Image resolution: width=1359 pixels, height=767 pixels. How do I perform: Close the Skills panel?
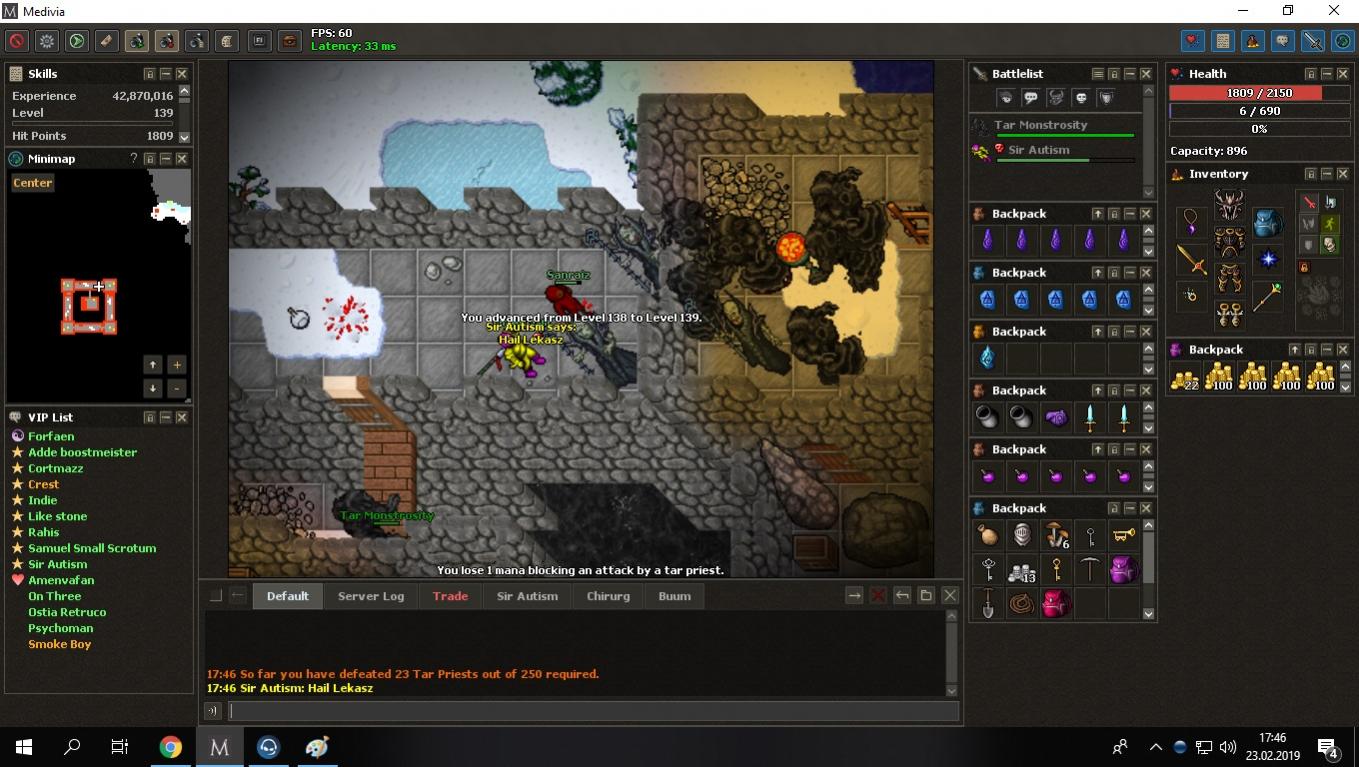point(182,74)
